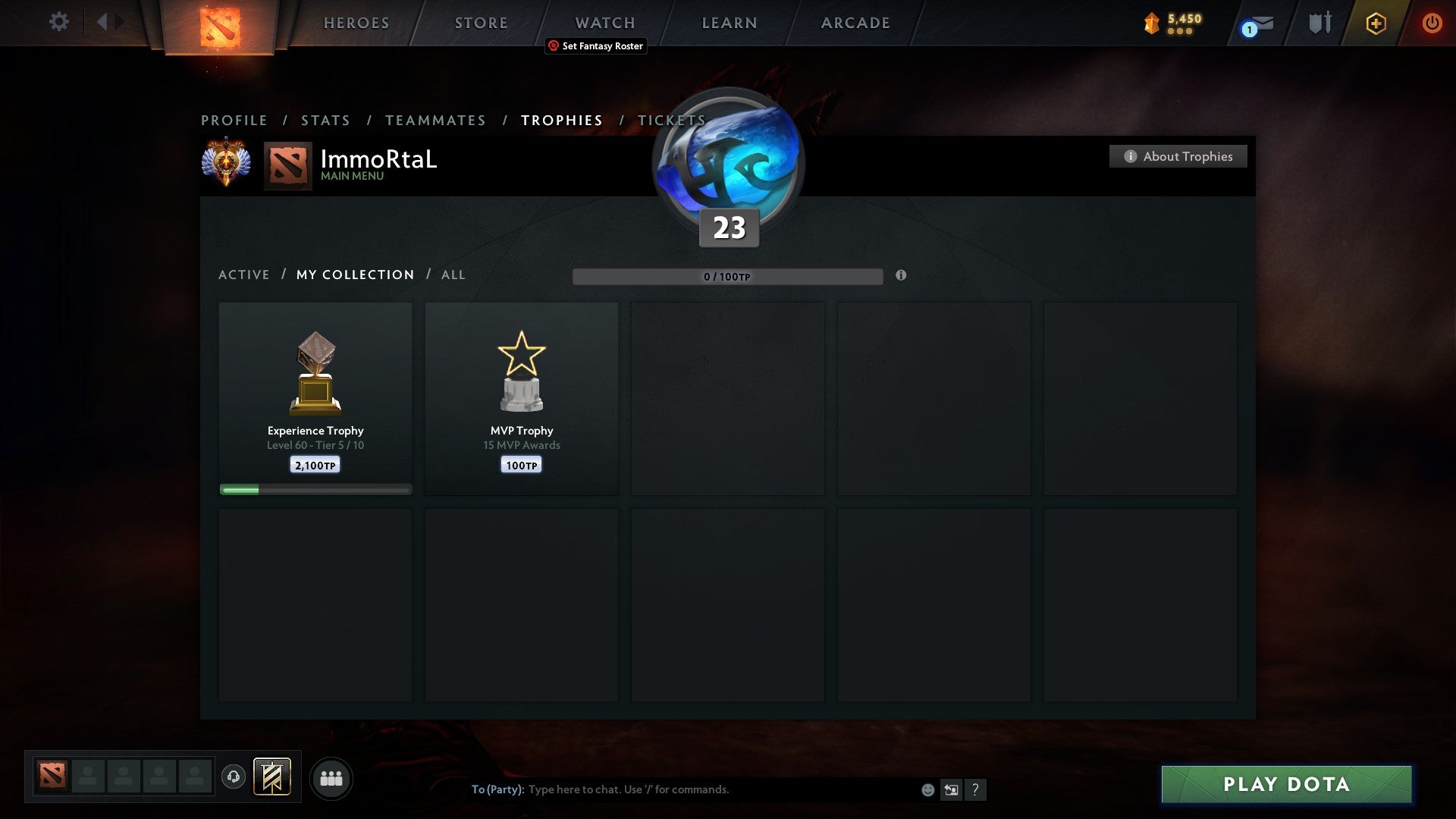Click the PLAY DOTA button
The image size is (1456, 819).
pos(1285,785)
